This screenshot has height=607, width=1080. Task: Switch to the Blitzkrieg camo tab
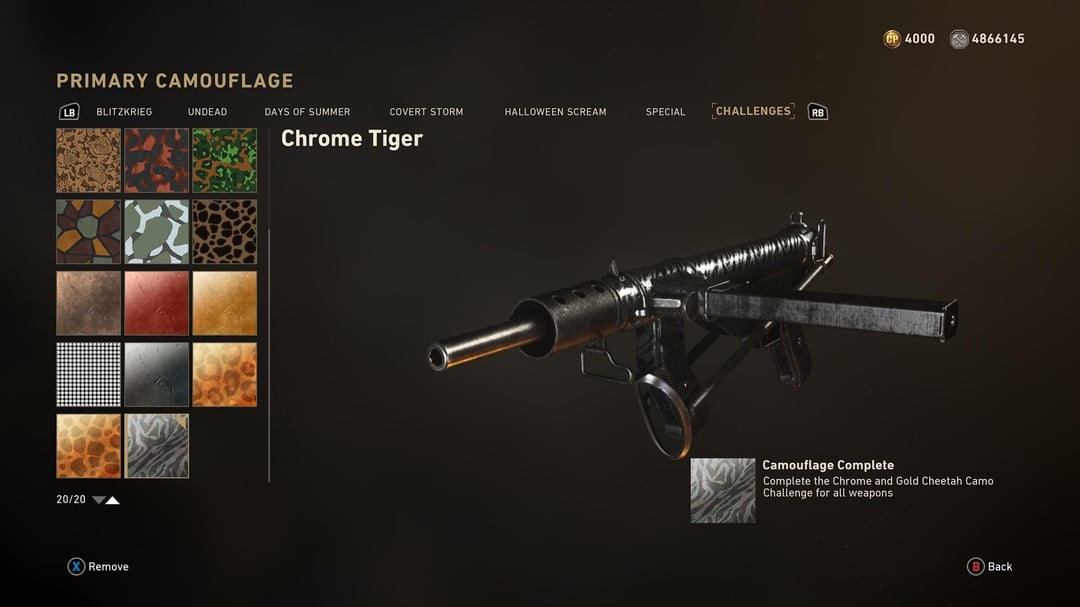pos(124,112)
